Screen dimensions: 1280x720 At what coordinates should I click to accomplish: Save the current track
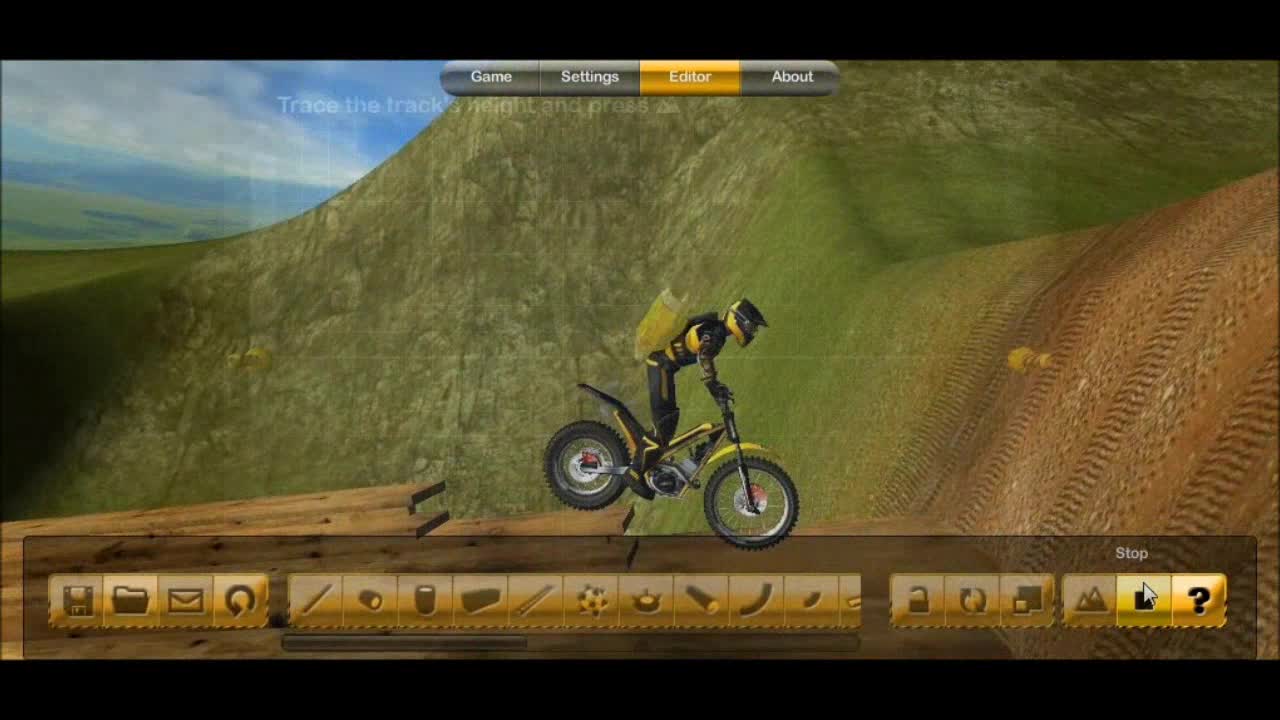[x=79, y=598]
